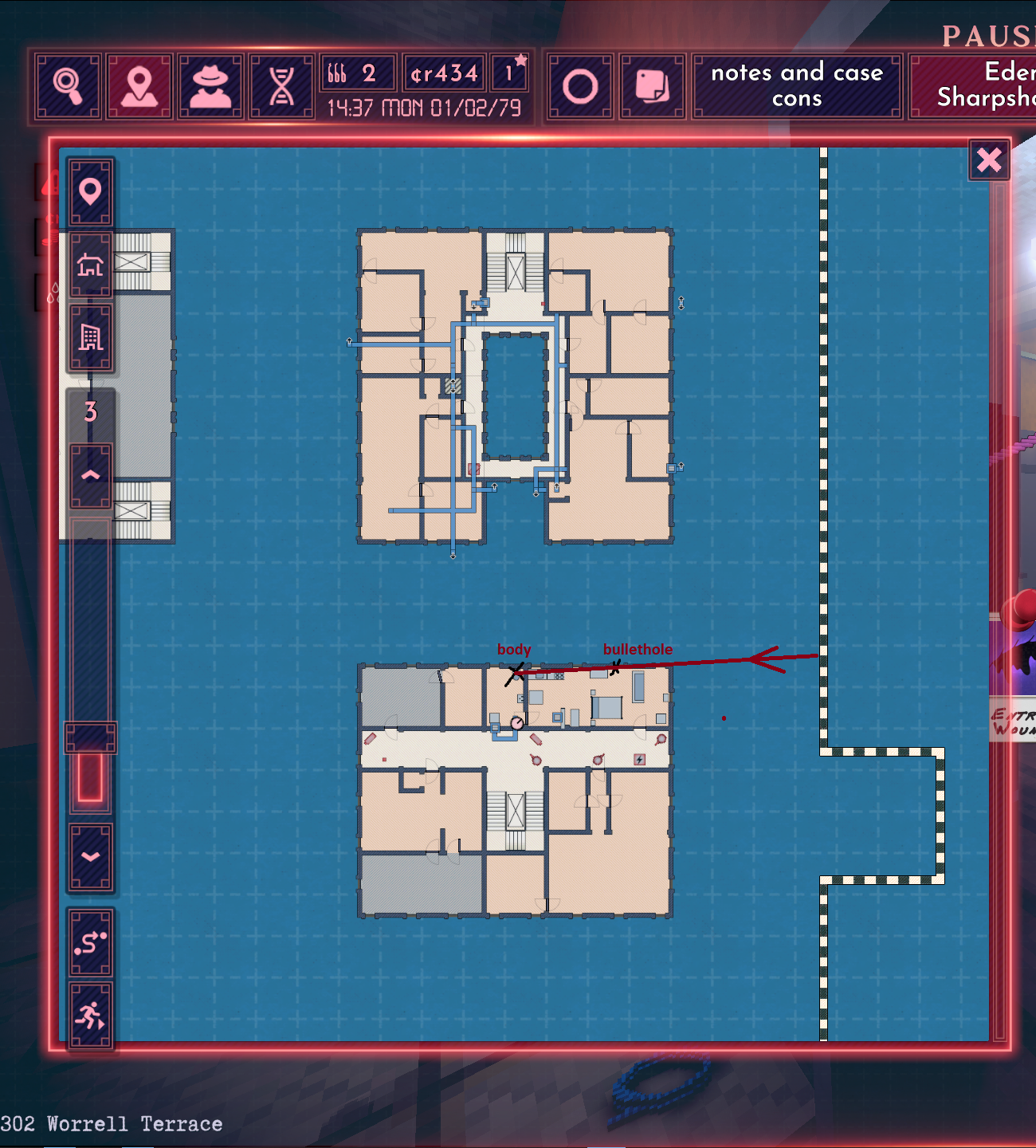Toggle the footsteps route display icon
The height and width of the screenshot is (1148, 1036).
pyautogui.click(x=90, y=942)
